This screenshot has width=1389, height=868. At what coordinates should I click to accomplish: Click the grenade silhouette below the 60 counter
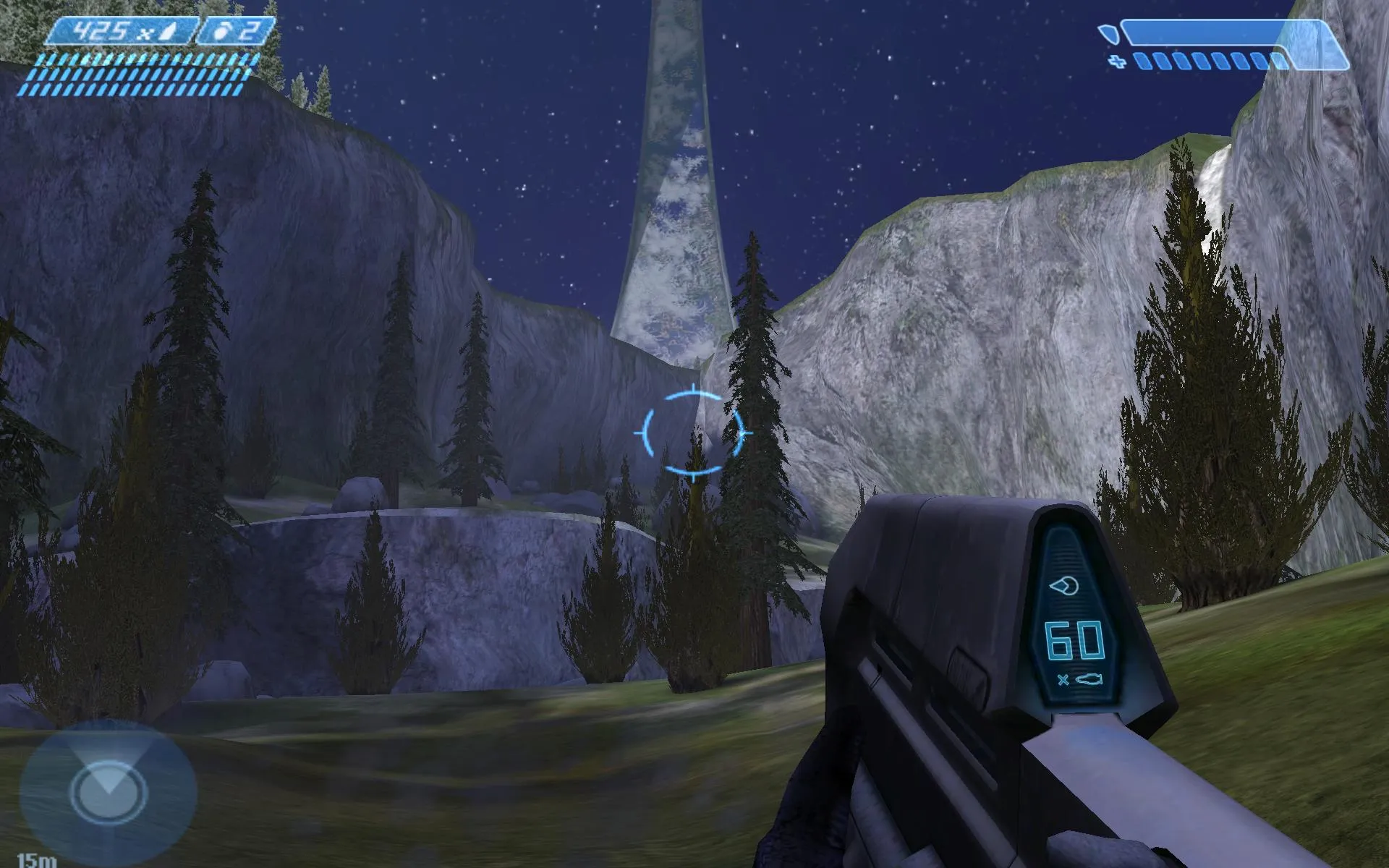tap(1089, 679)
